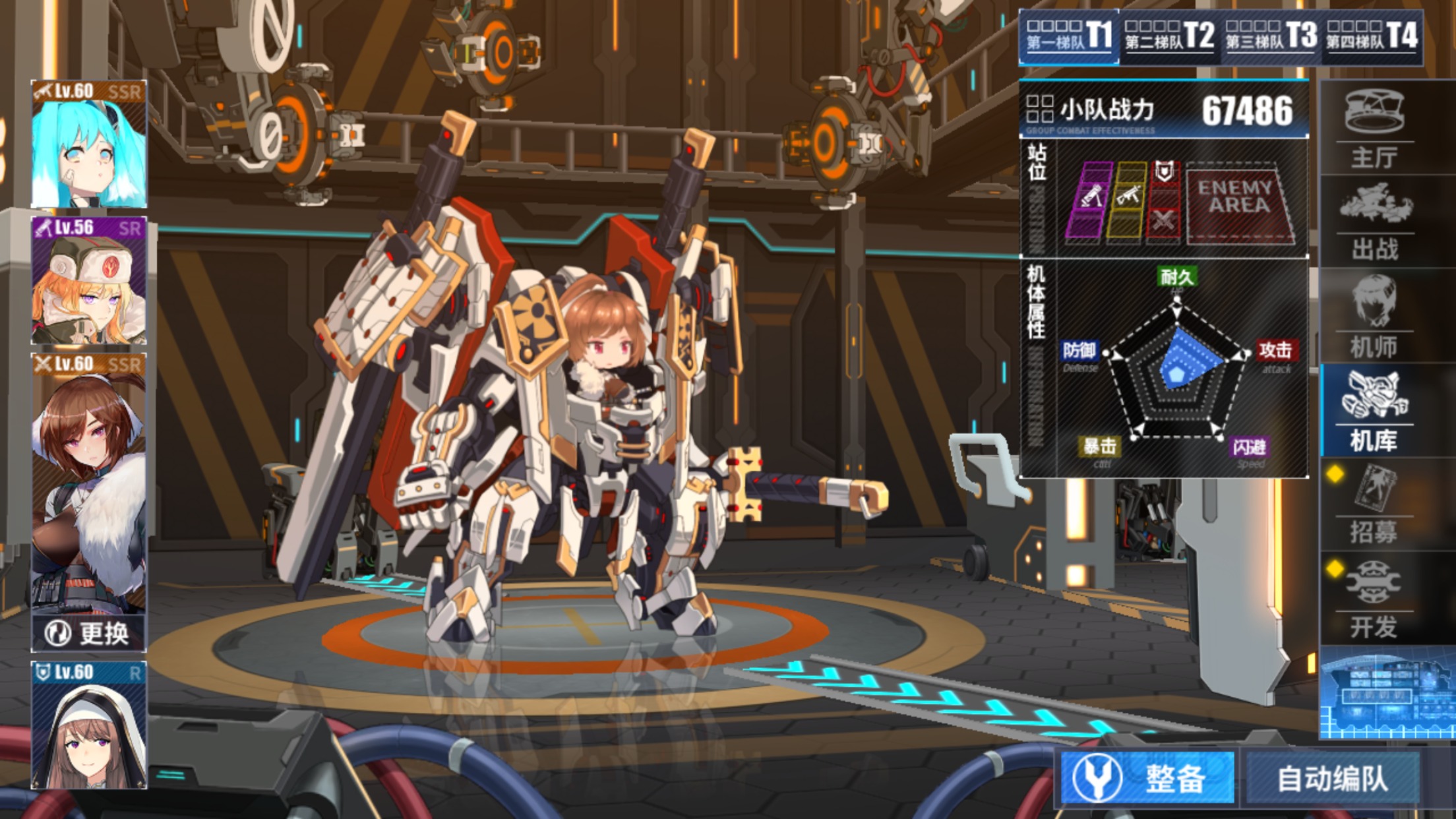Select the Lv.56 SR orange-haired pilot portrait
This screenshot has width=1456, height=819.
[x=89, y=281]
